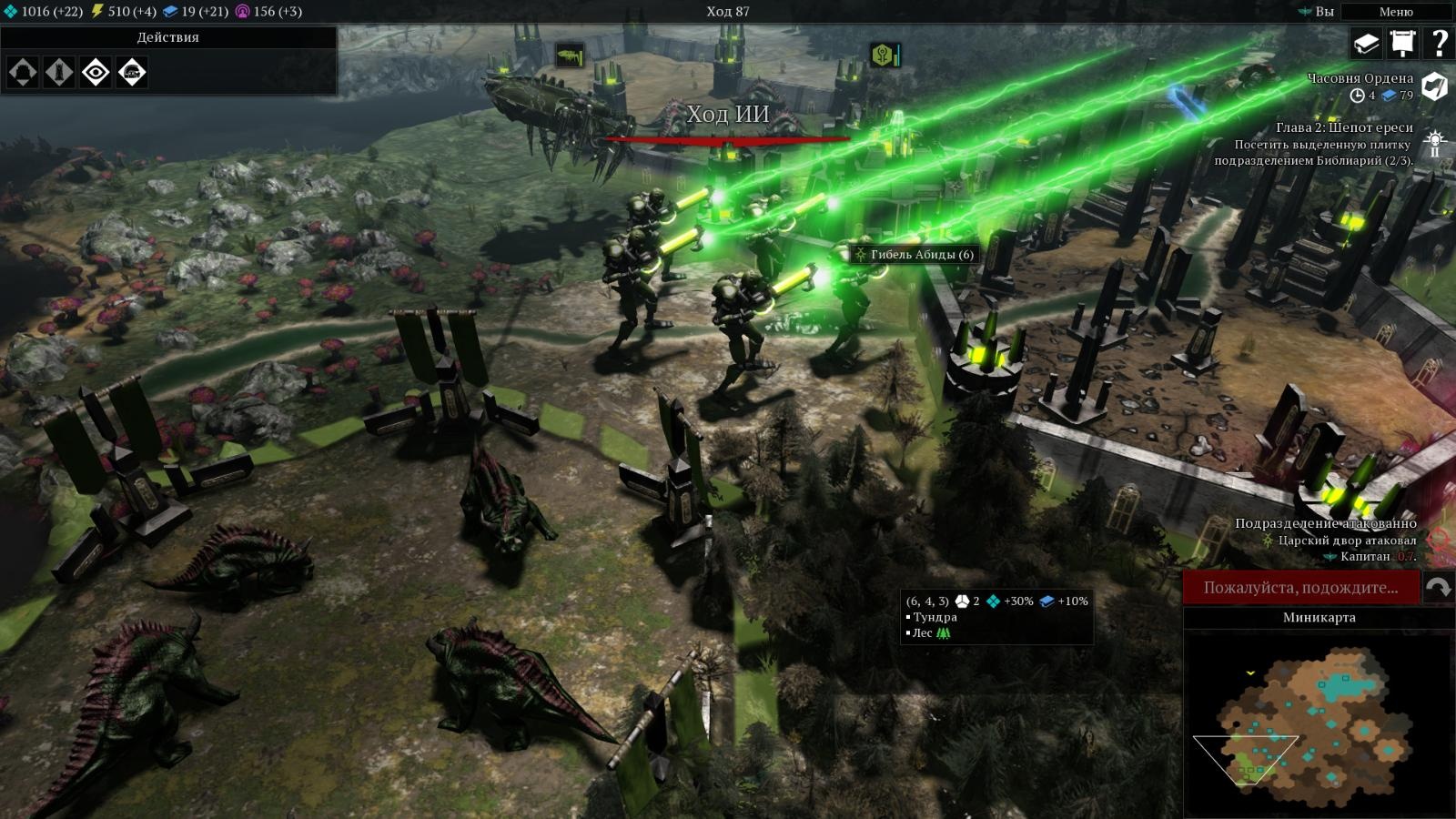Open the Меню button
This screenshot has width=1456, height=819.
click(x=1395, y=12)
